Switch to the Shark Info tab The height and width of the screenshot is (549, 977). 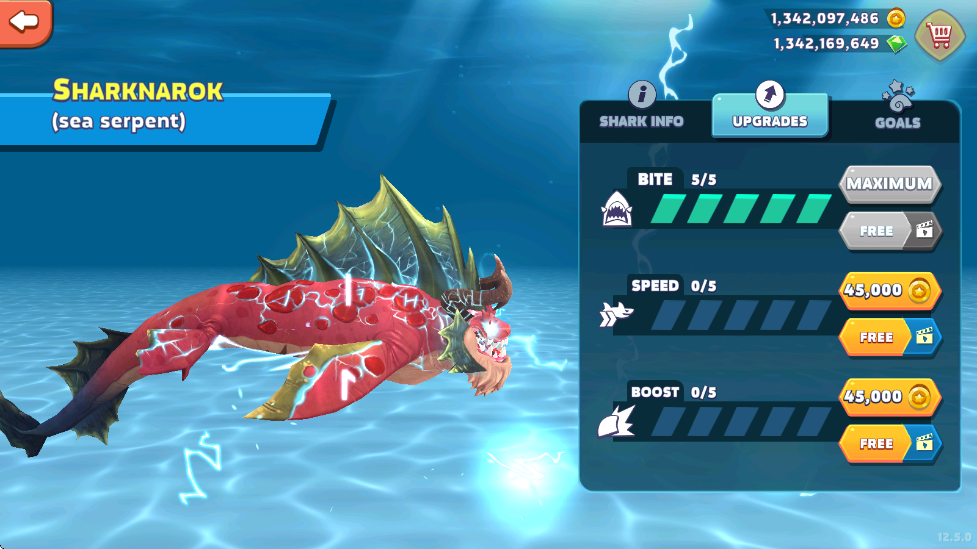641,108
